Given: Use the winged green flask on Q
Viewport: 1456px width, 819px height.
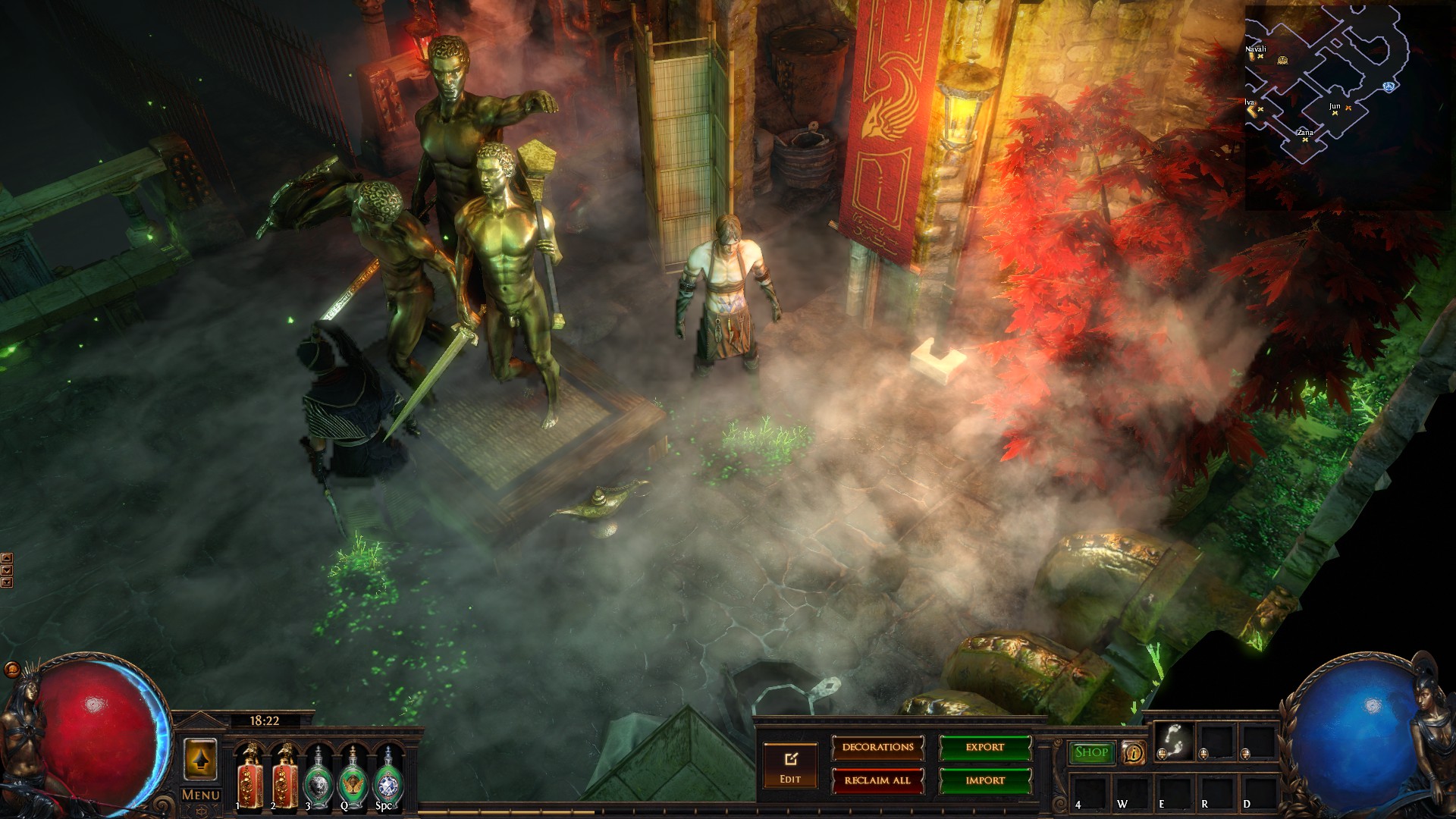Looking at the screenshot, I should [353, 775].
